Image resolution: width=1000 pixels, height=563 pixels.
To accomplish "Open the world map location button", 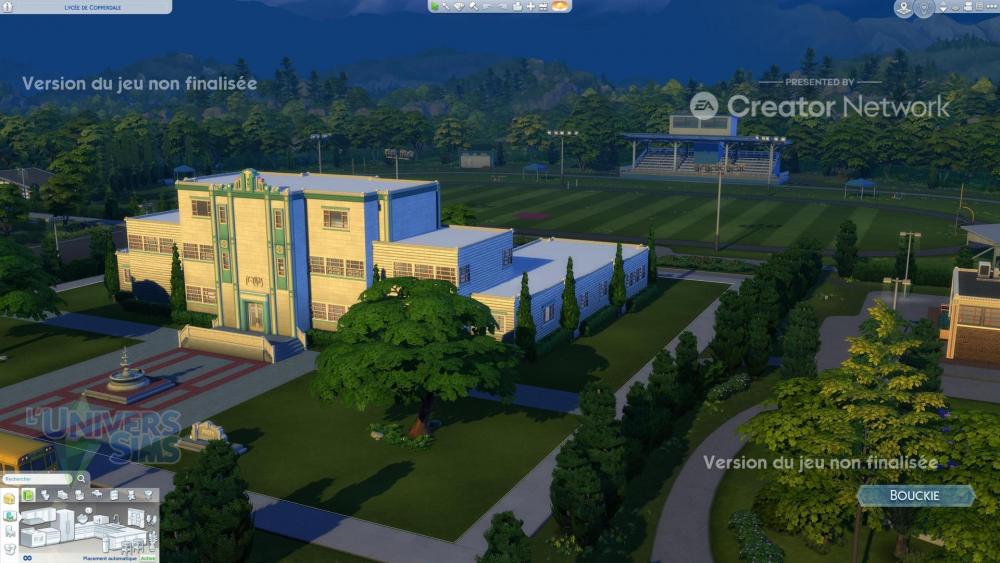I will tap(904, 9).
